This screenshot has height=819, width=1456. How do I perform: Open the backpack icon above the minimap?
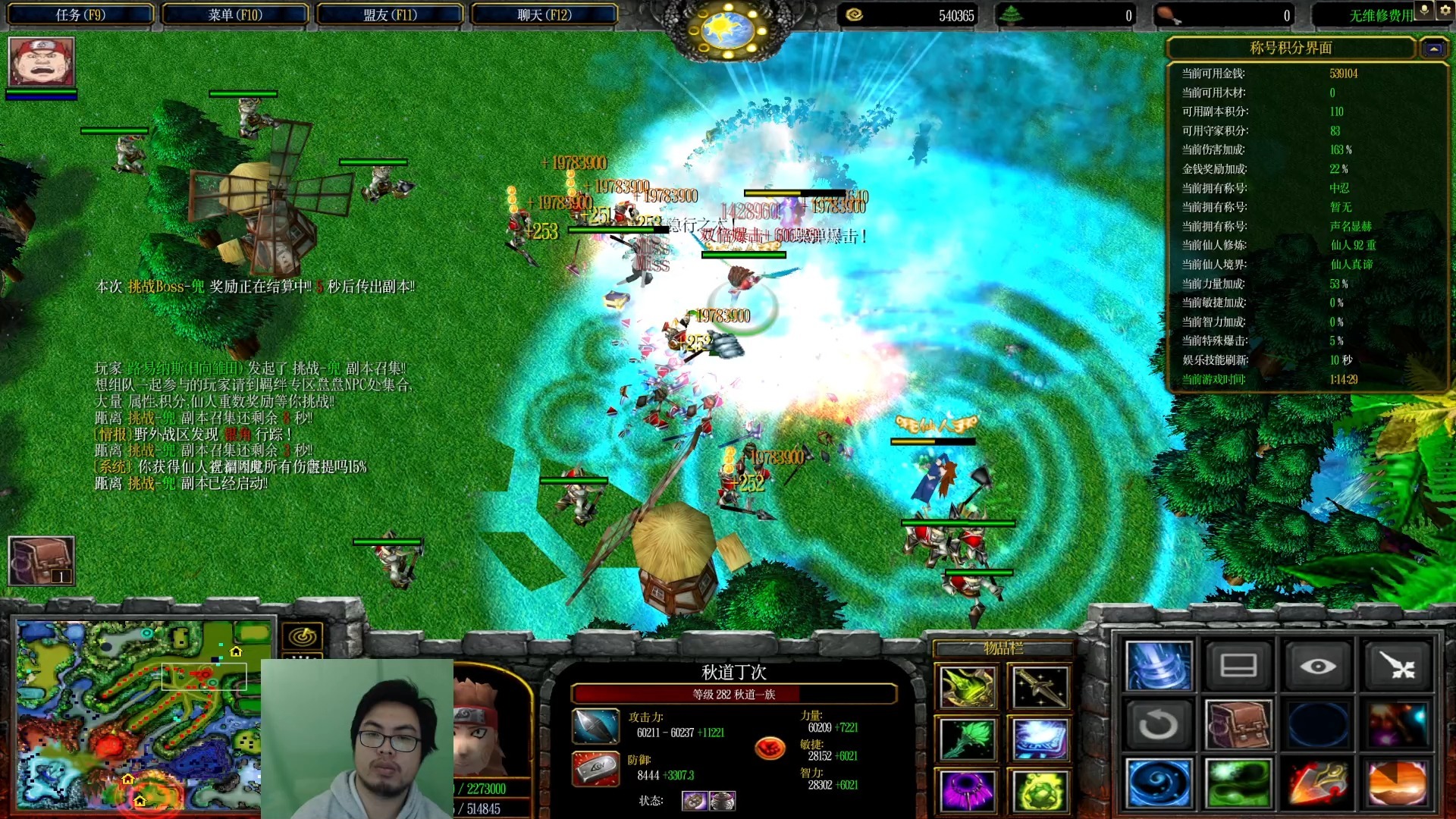pos(41,561)
